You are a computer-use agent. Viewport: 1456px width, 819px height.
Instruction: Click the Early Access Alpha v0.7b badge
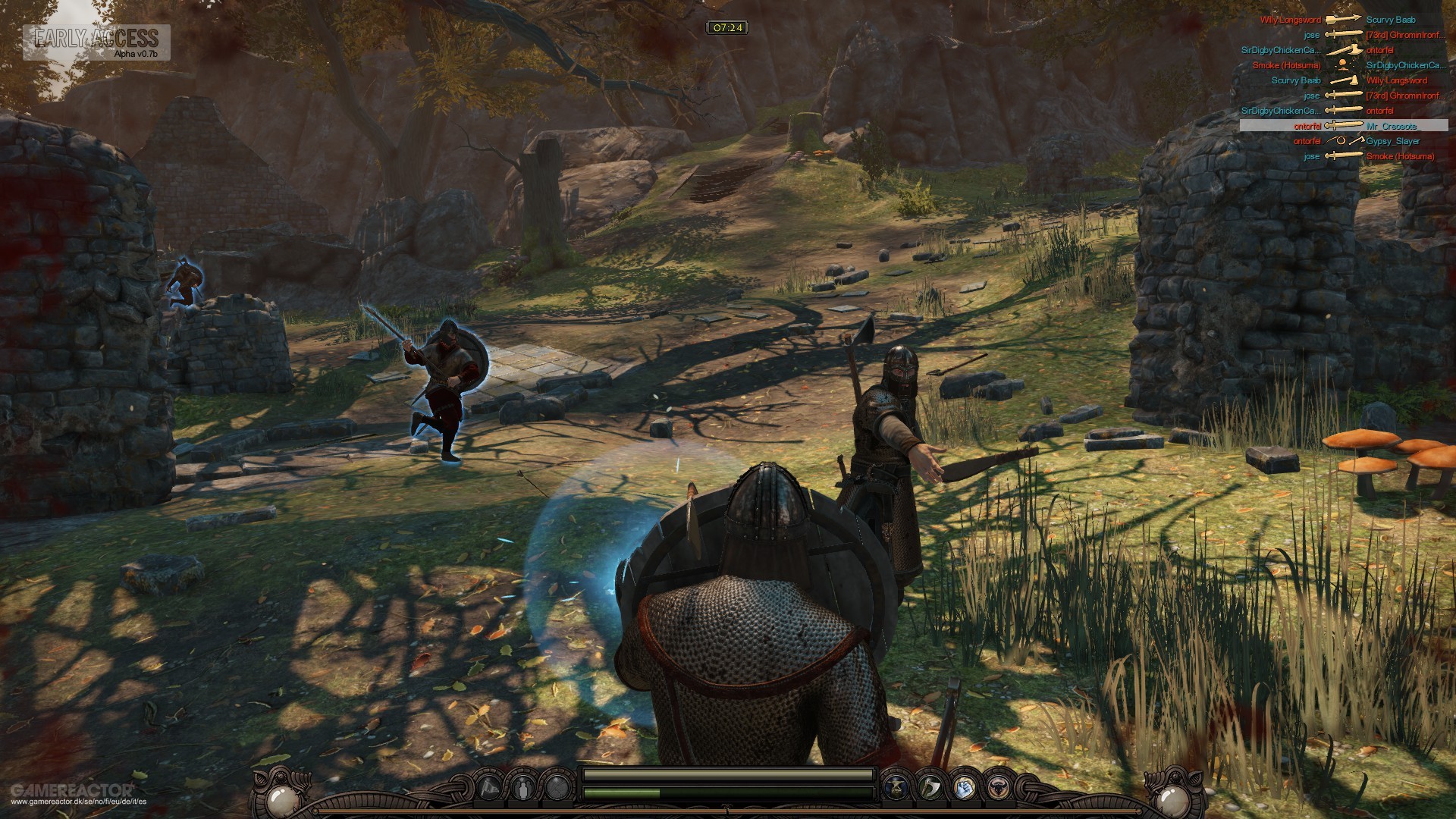[96, 42]
